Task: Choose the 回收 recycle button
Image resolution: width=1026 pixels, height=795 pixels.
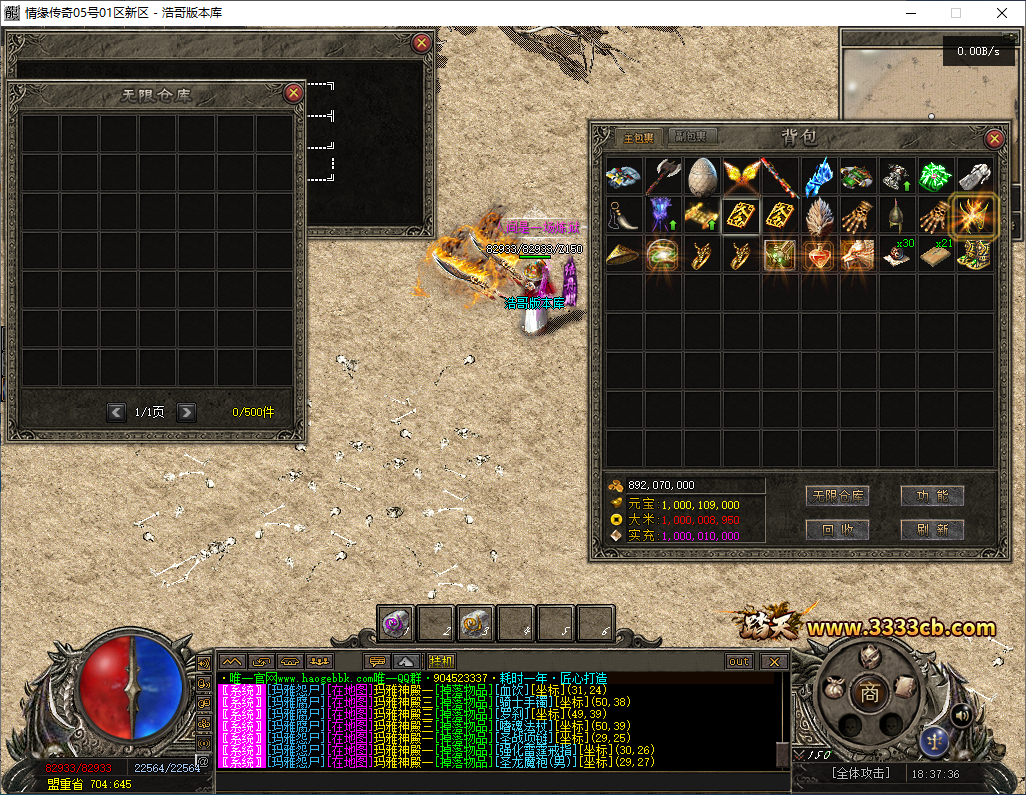Action: pos(837,530)
